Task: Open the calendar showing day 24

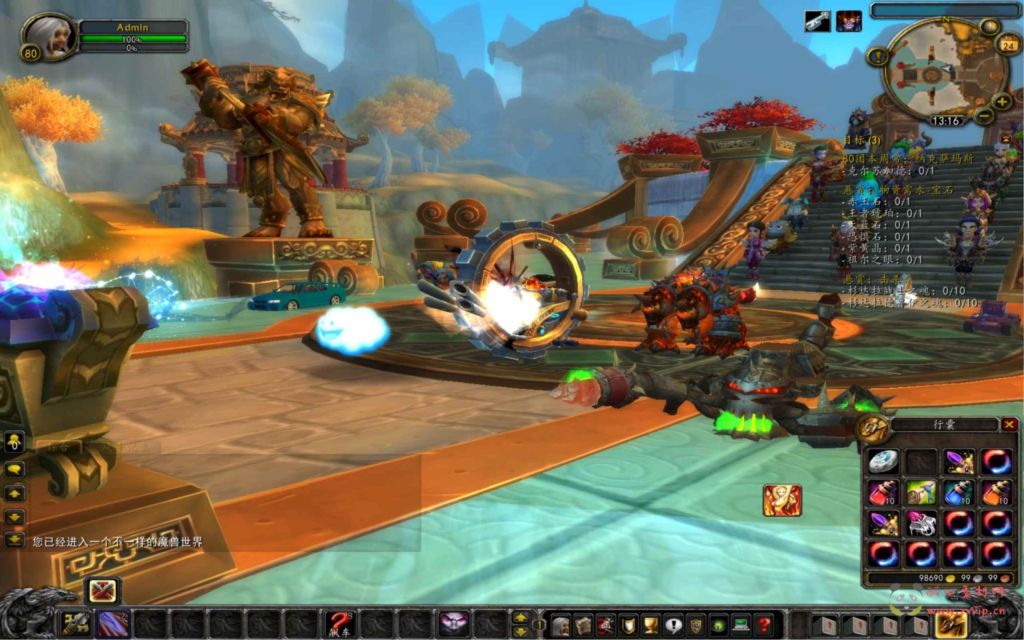Action: click(x=1009, y=45)
